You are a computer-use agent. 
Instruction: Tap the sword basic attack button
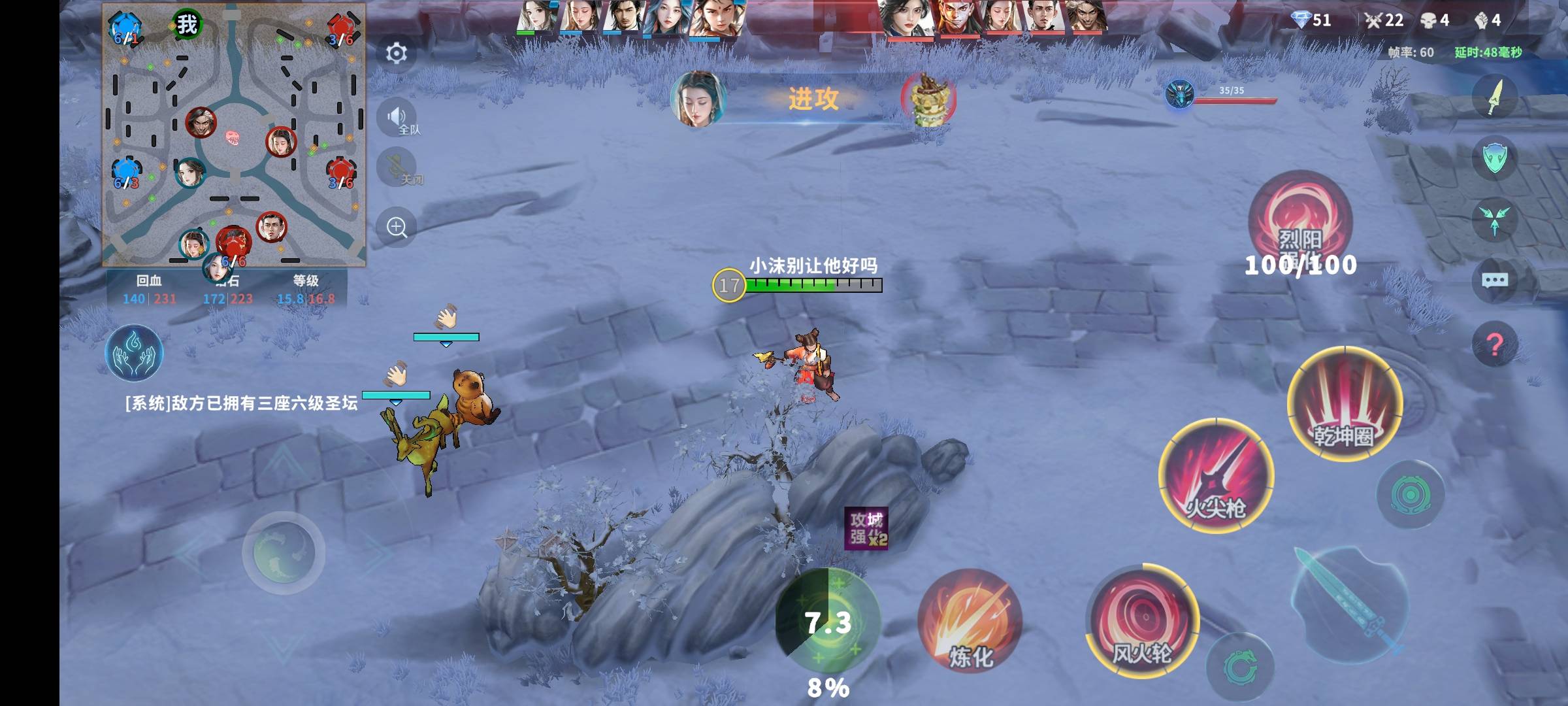click(x=1350, y=603)
